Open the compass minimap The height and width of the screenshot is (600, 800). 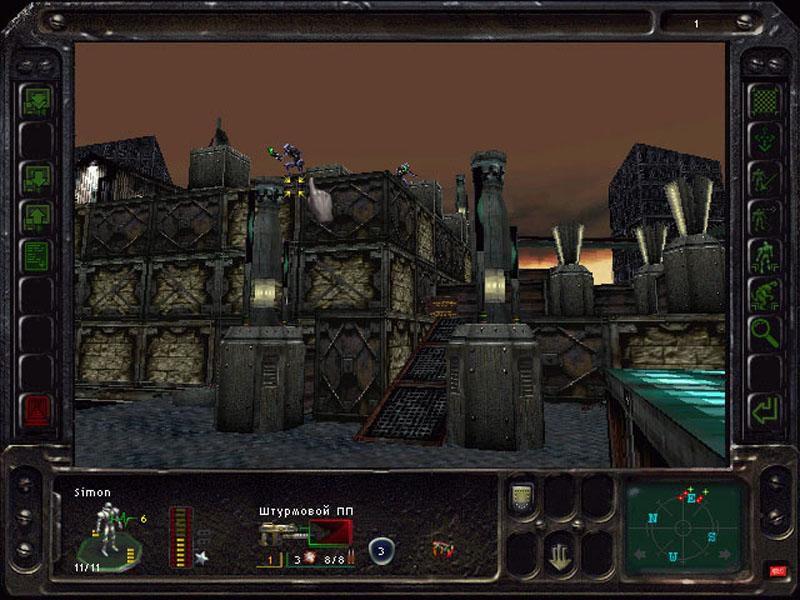pos(684,524)
